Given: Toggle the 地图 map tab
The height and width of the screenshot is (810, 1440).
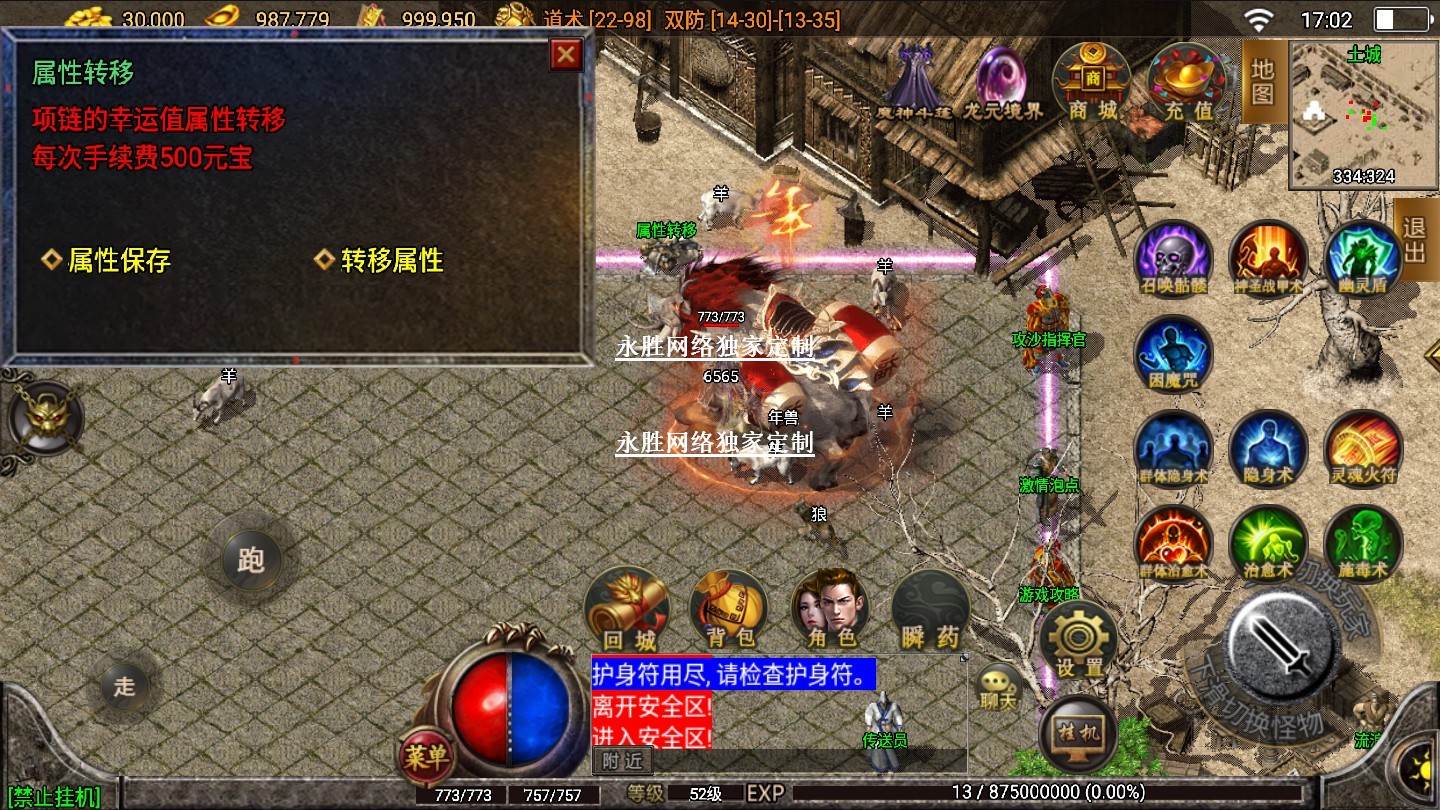Looking at the screenshot, I should (1263, 82).
